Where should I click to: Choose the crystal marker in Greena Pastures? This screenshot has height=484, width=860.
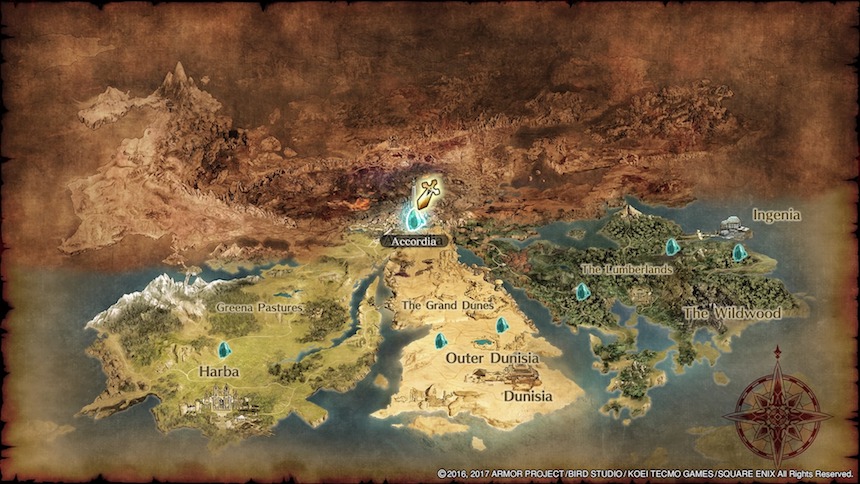(x=225, y=350)
